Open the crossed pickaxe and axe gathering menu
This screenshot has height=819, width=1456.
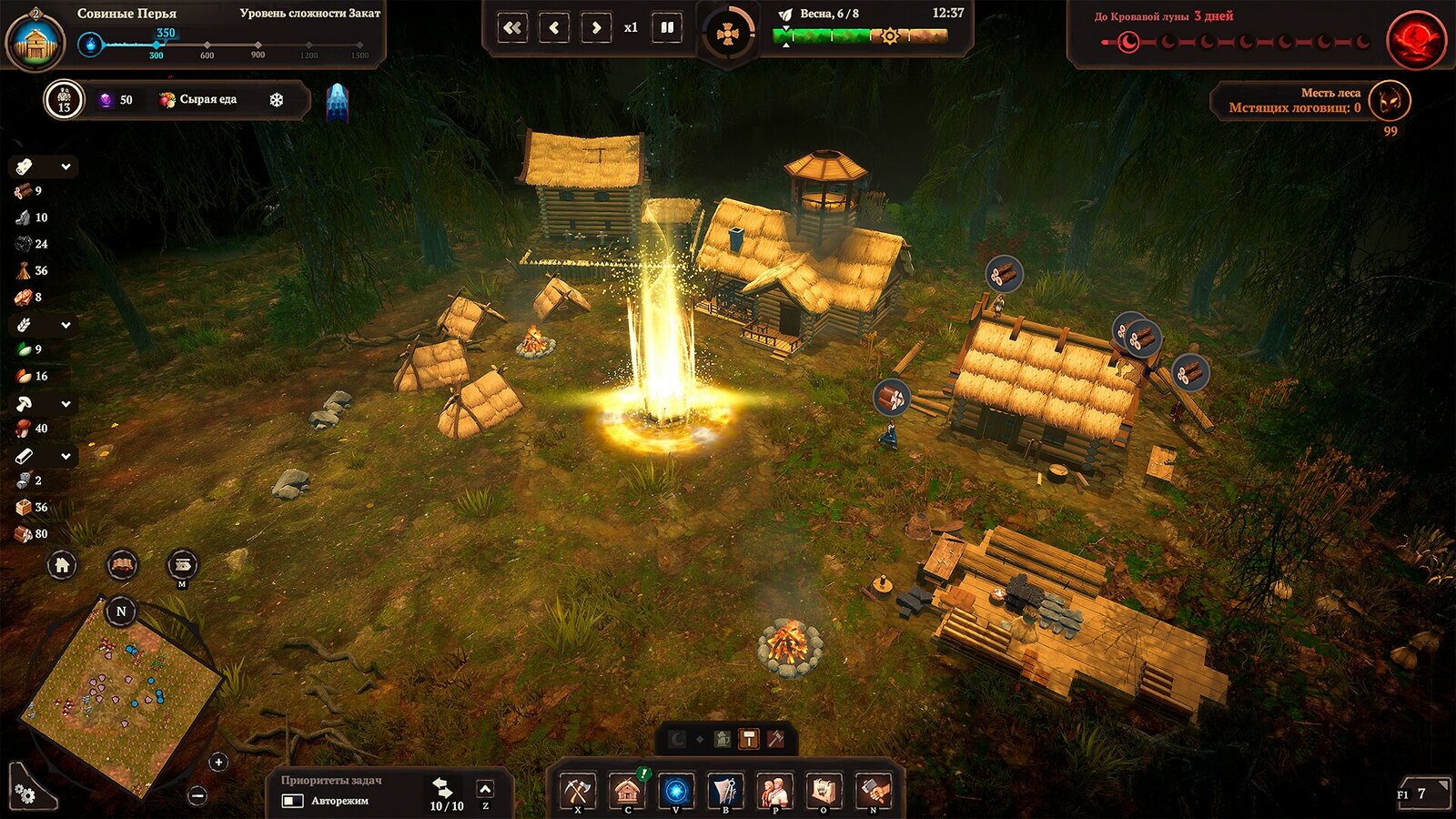[x=578, y=791]
